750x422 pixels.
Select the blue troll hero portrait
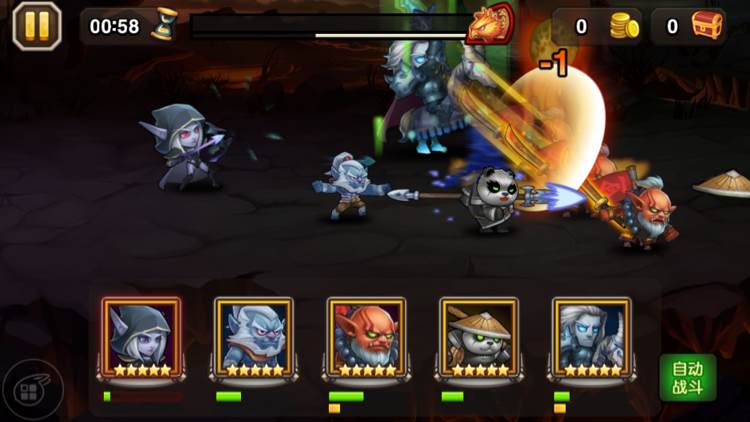click(253, 336)
